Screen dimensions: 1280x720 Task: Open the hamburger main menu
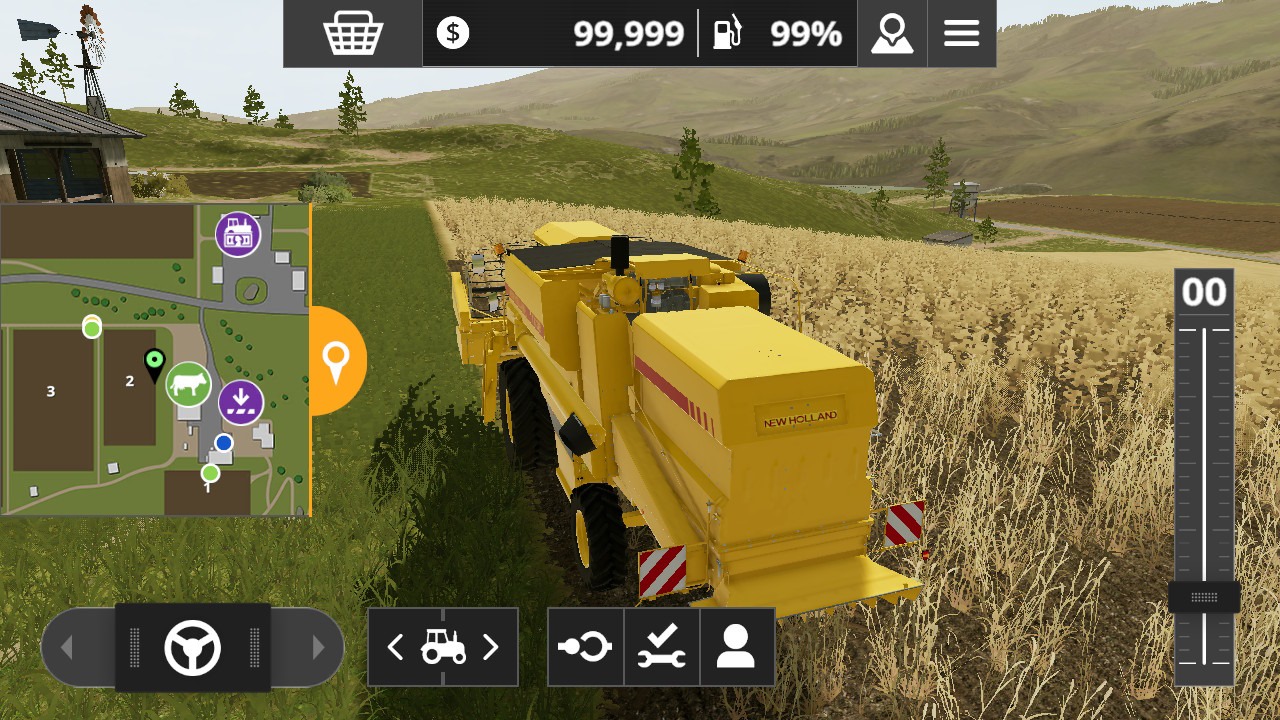(961, 34)
